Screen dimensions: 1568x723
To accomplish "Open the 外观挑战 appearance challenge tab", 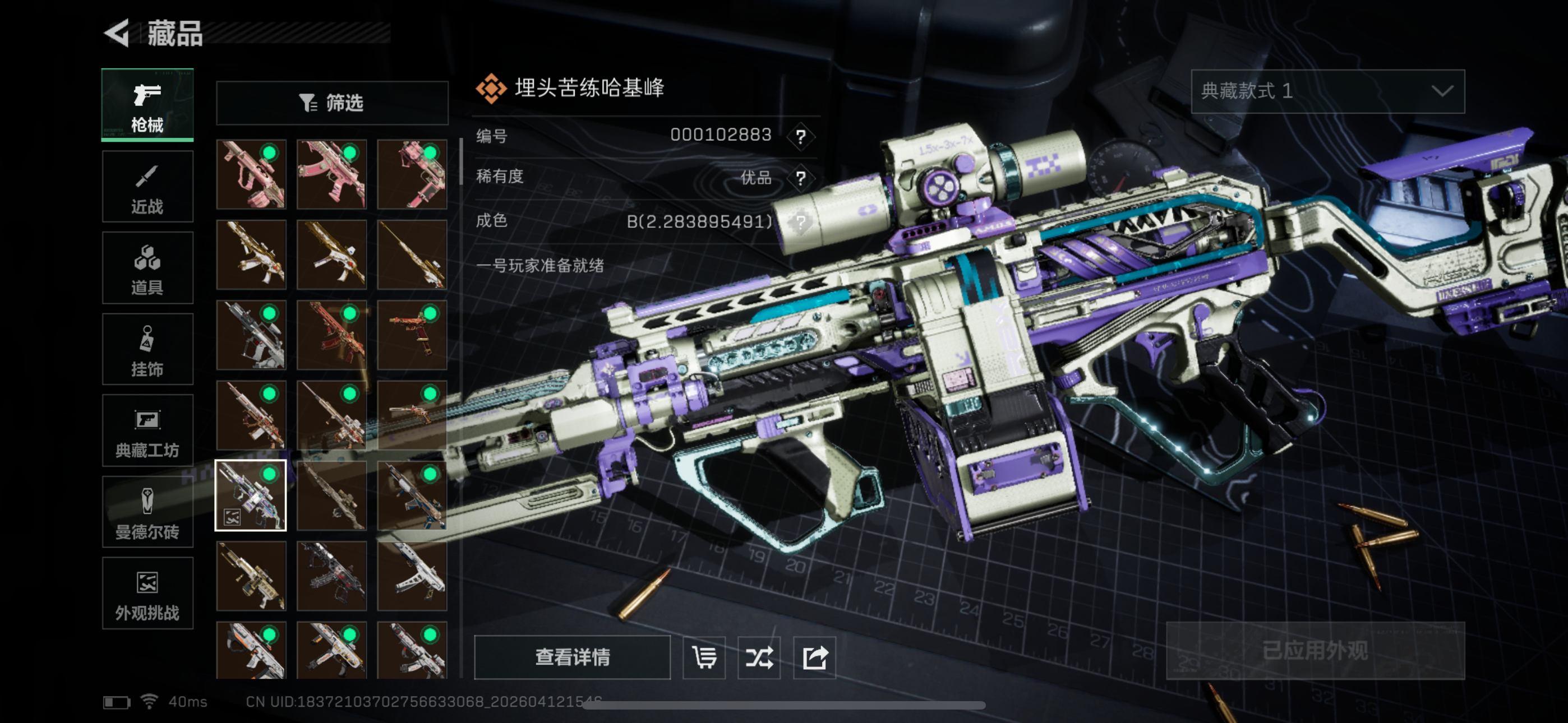I will [x=147, y=594].
